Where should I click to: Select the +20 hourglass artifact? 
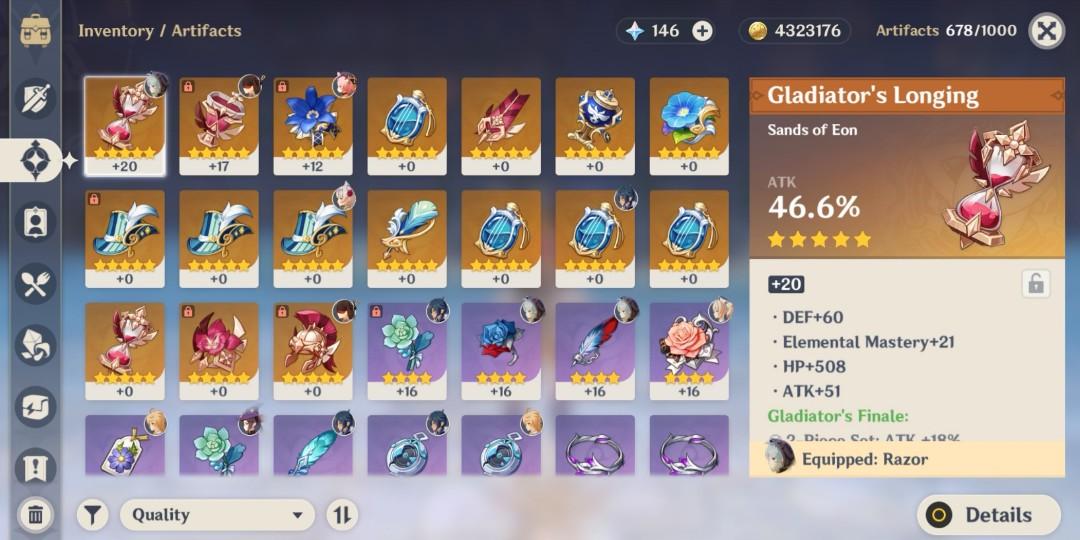pos(125,125)
